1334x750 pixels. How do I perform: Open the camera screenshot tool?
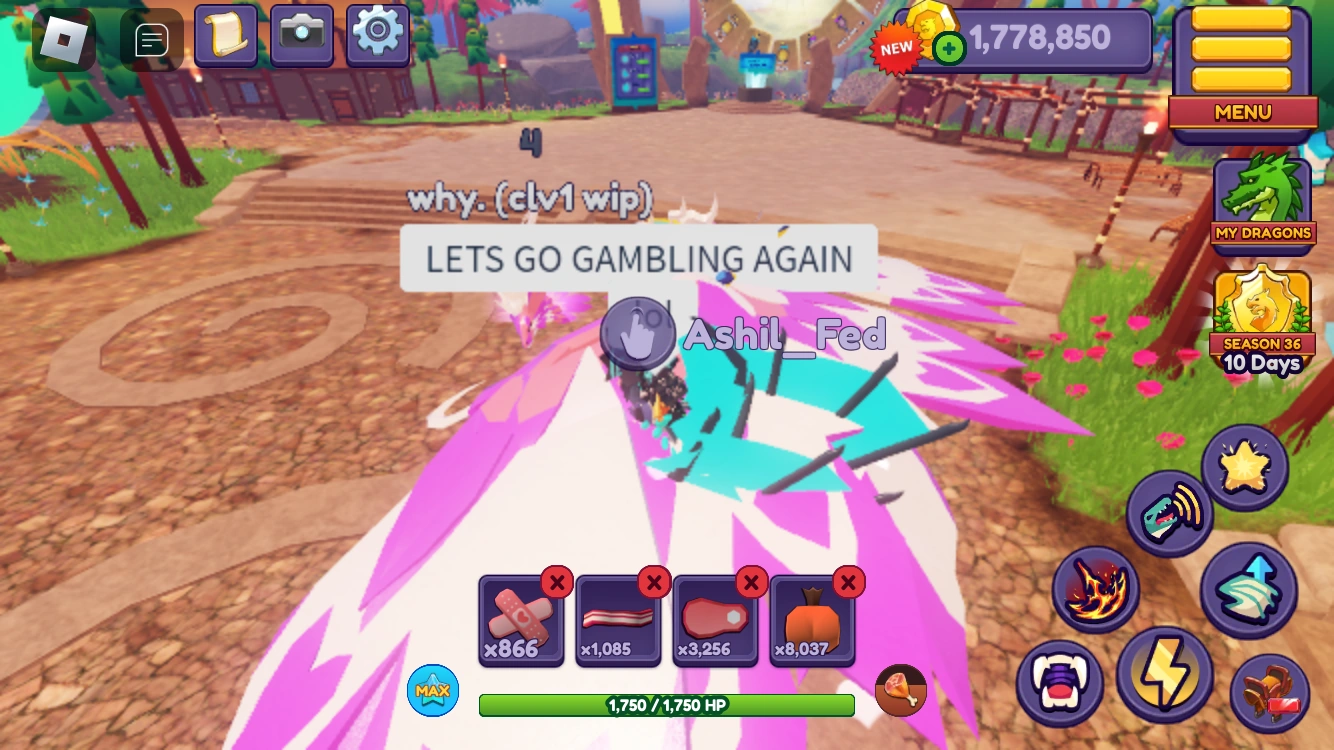click(302, 34)
